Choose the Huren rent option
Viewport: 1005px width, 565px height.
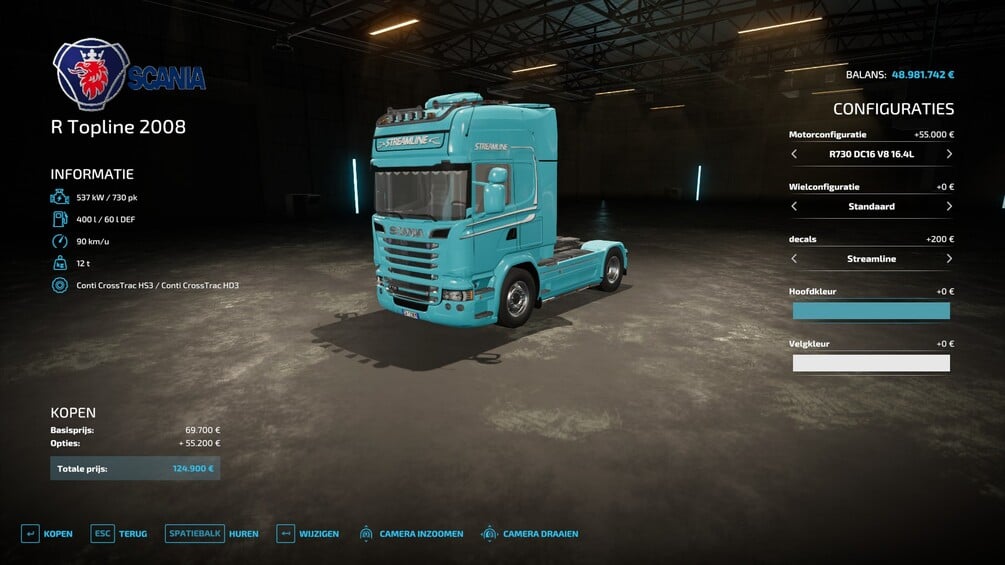[212, 534]
